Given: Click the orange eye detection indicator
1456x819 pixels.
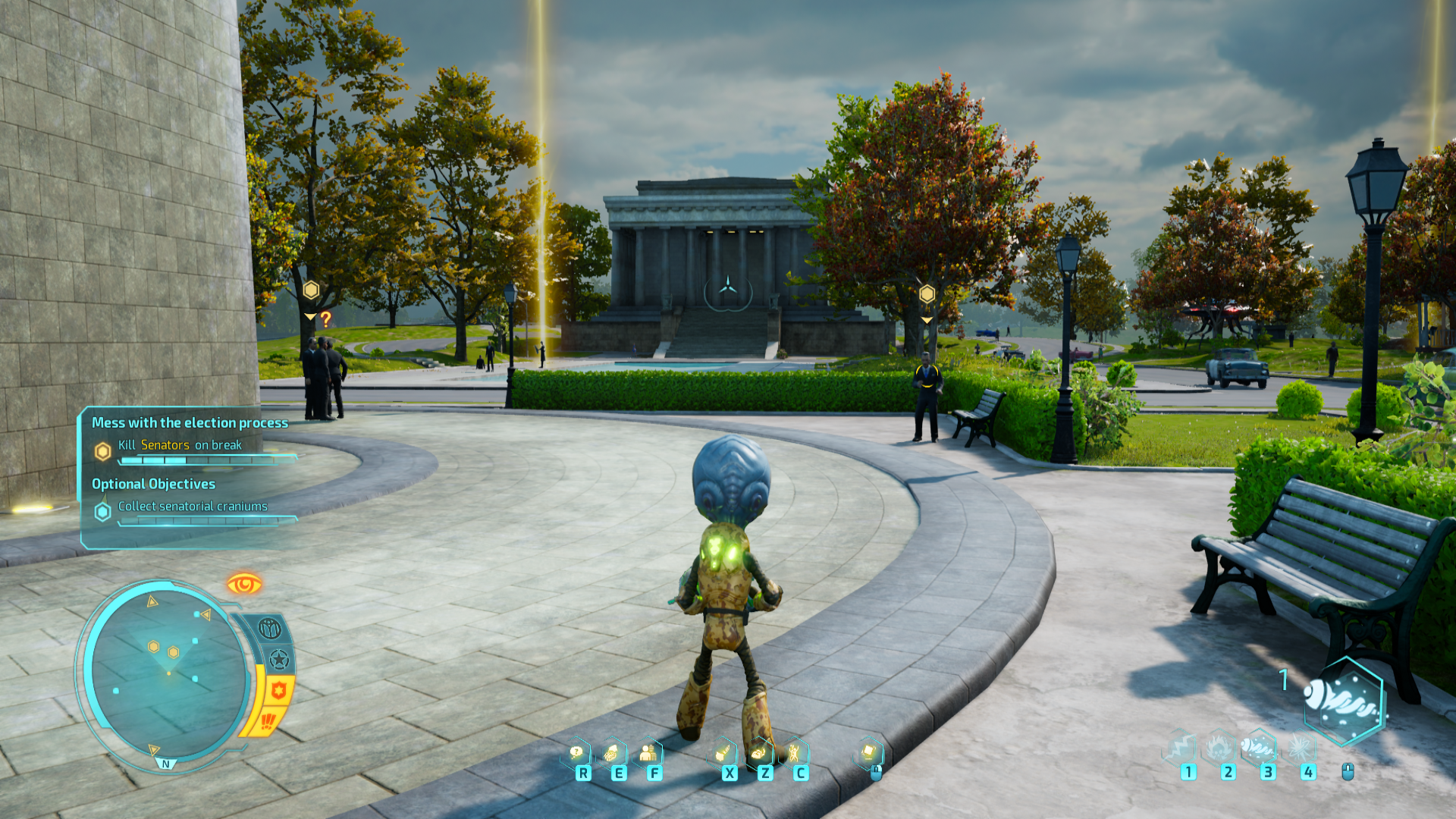Looking at the screenshot, I should (244, 584).
